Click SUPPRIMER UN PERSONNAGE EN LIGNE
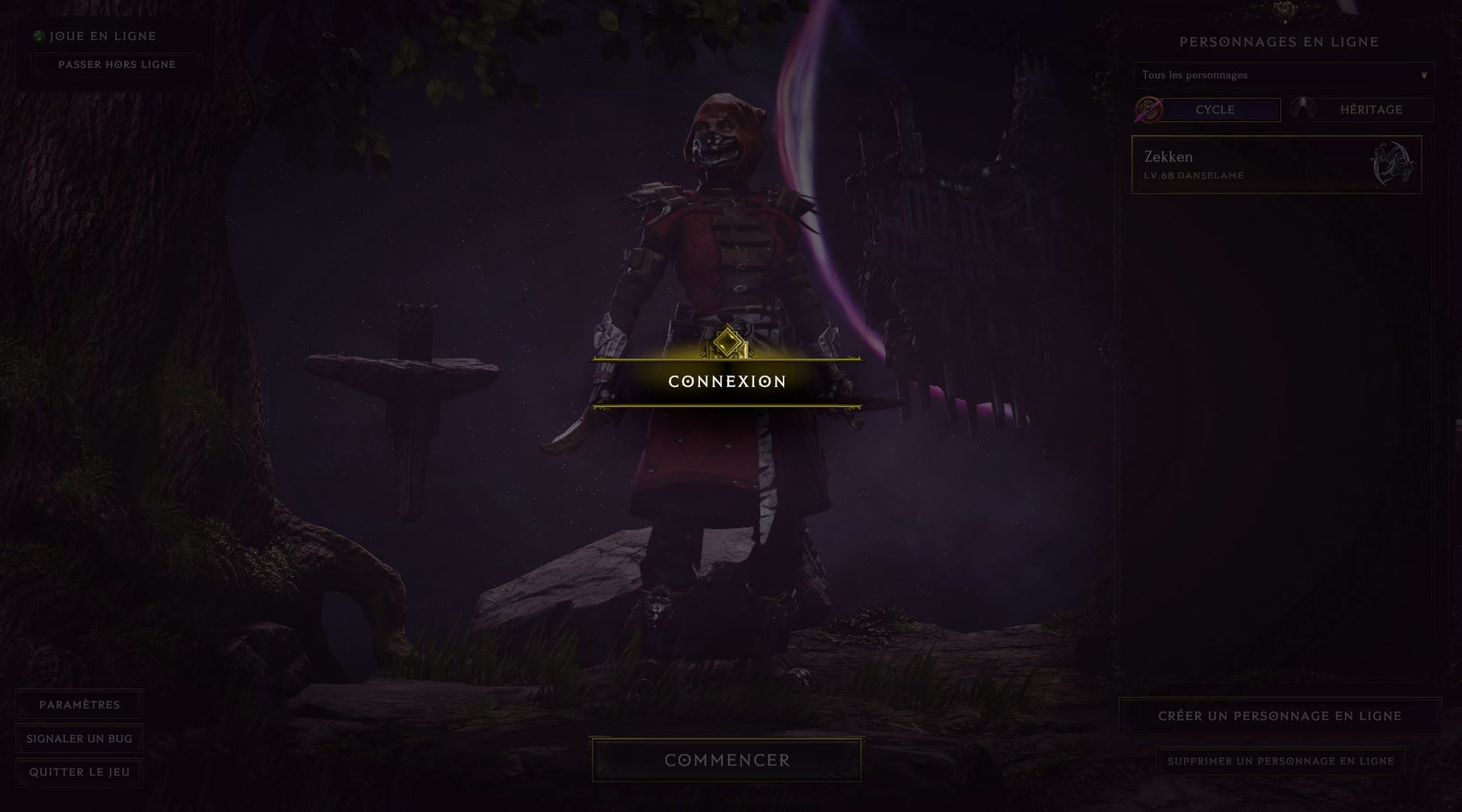This screenshot has width=1462, height=812. 1283,761
